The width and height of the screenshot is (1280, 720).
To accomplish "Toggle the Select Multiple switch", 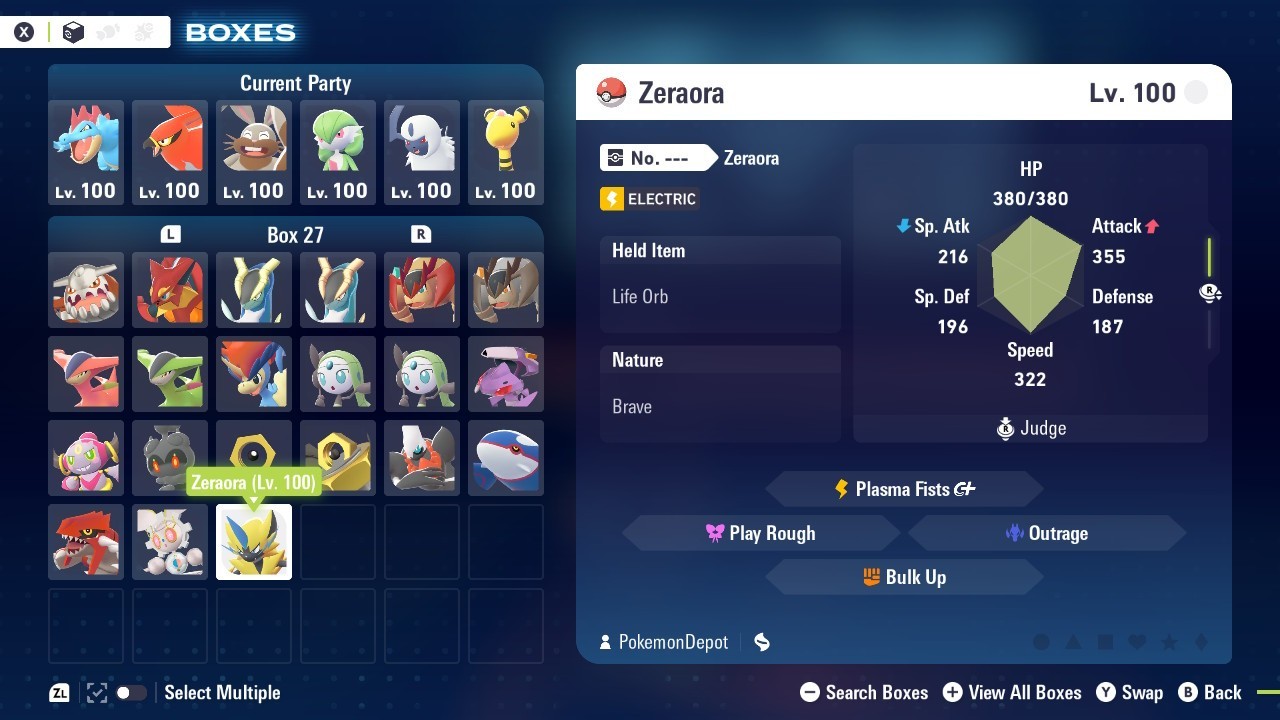I will [131, 692].
